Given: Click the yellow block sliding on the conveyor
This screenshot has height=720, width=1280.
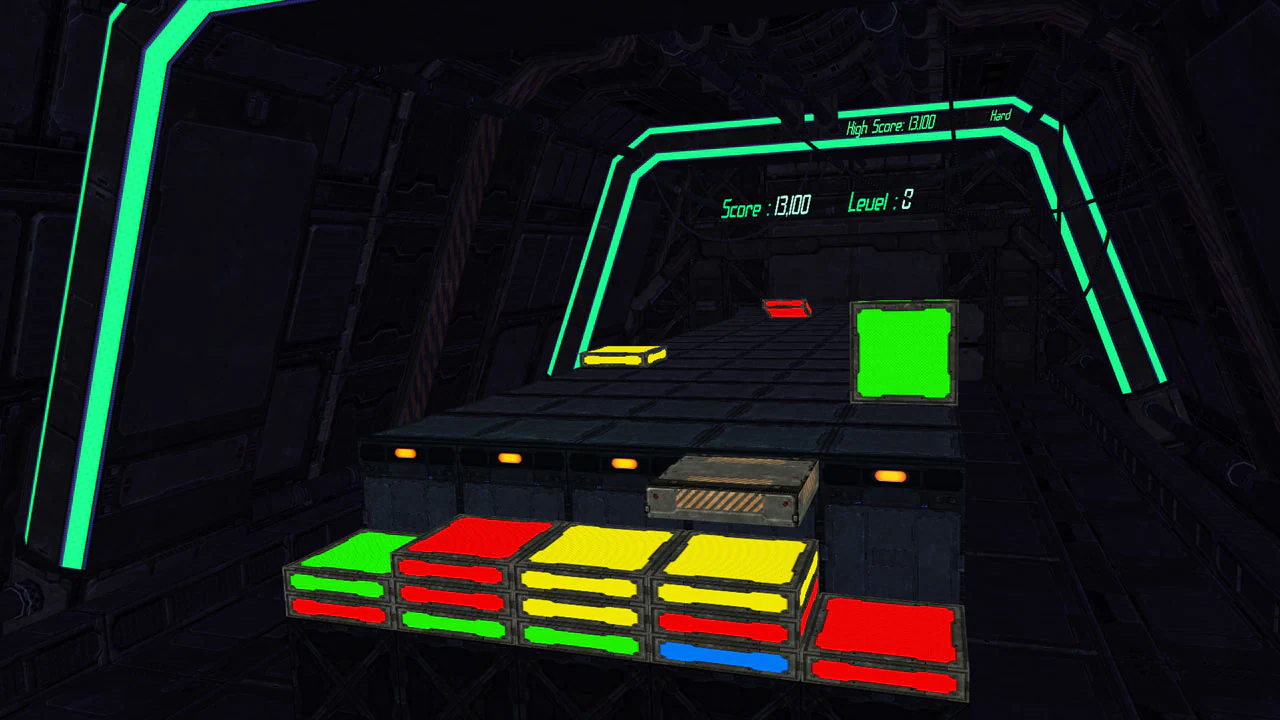Looking at the screenshot, I should click(622, 353).
